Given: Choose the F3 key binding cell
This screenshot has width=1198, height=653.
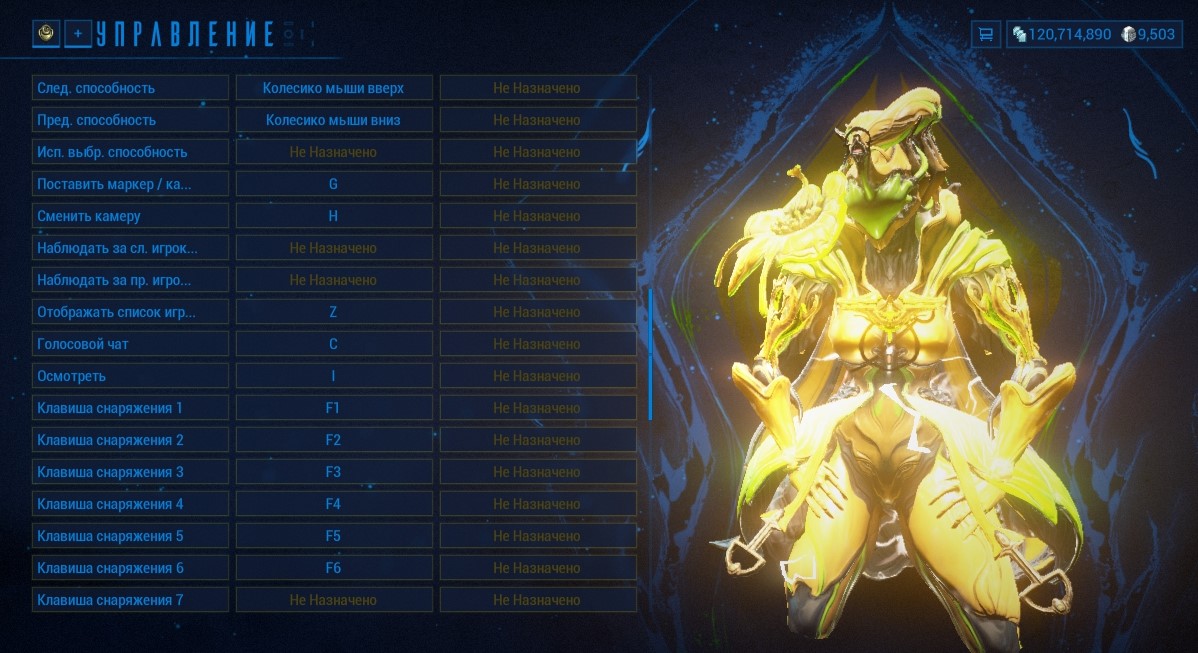Looking at the screenshot, I should [333, 472].
